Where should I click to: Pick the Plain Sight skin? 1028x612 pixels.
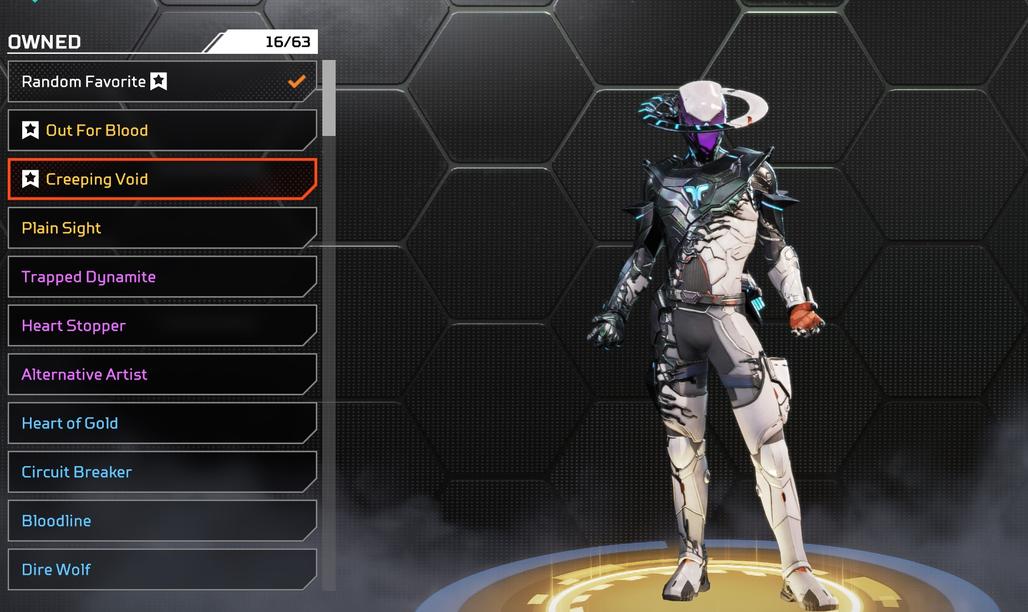tap(162, 228)
